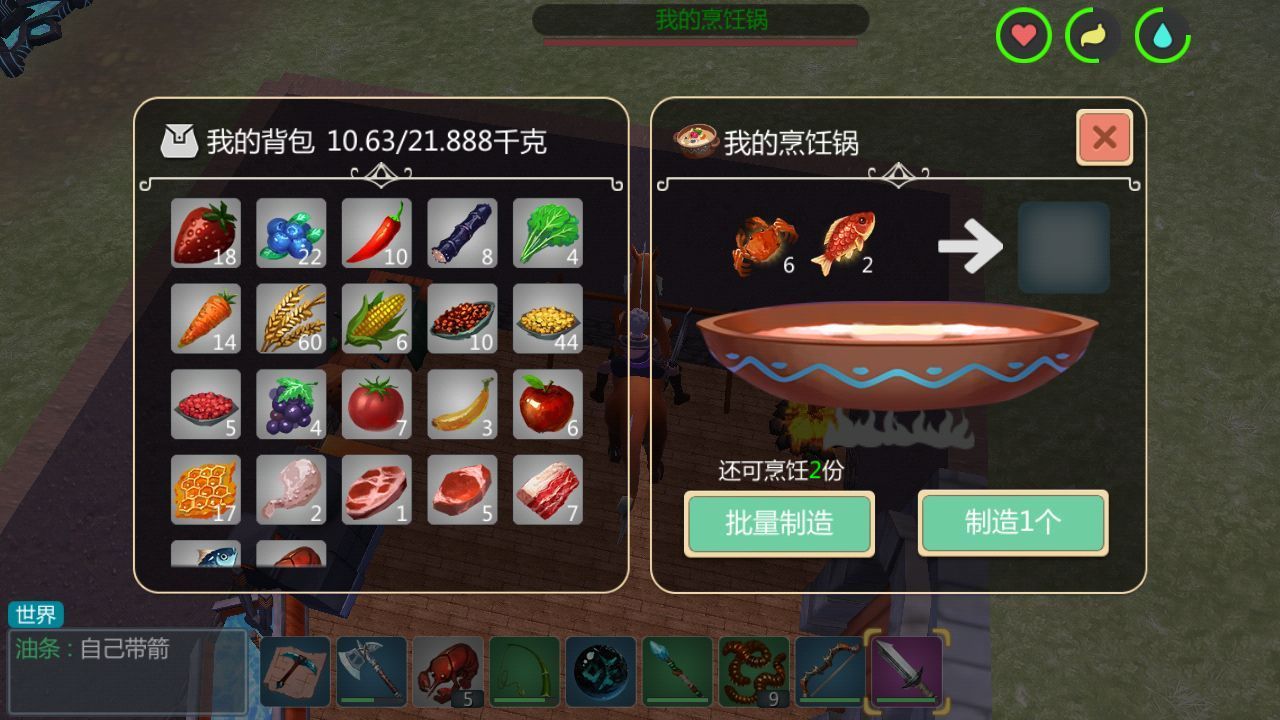Viewport: 1280px width, 720px height.
Task: Click the cooking bowl icon beside 我的烹饪锅 title
Action: click(x=698, y=138)
